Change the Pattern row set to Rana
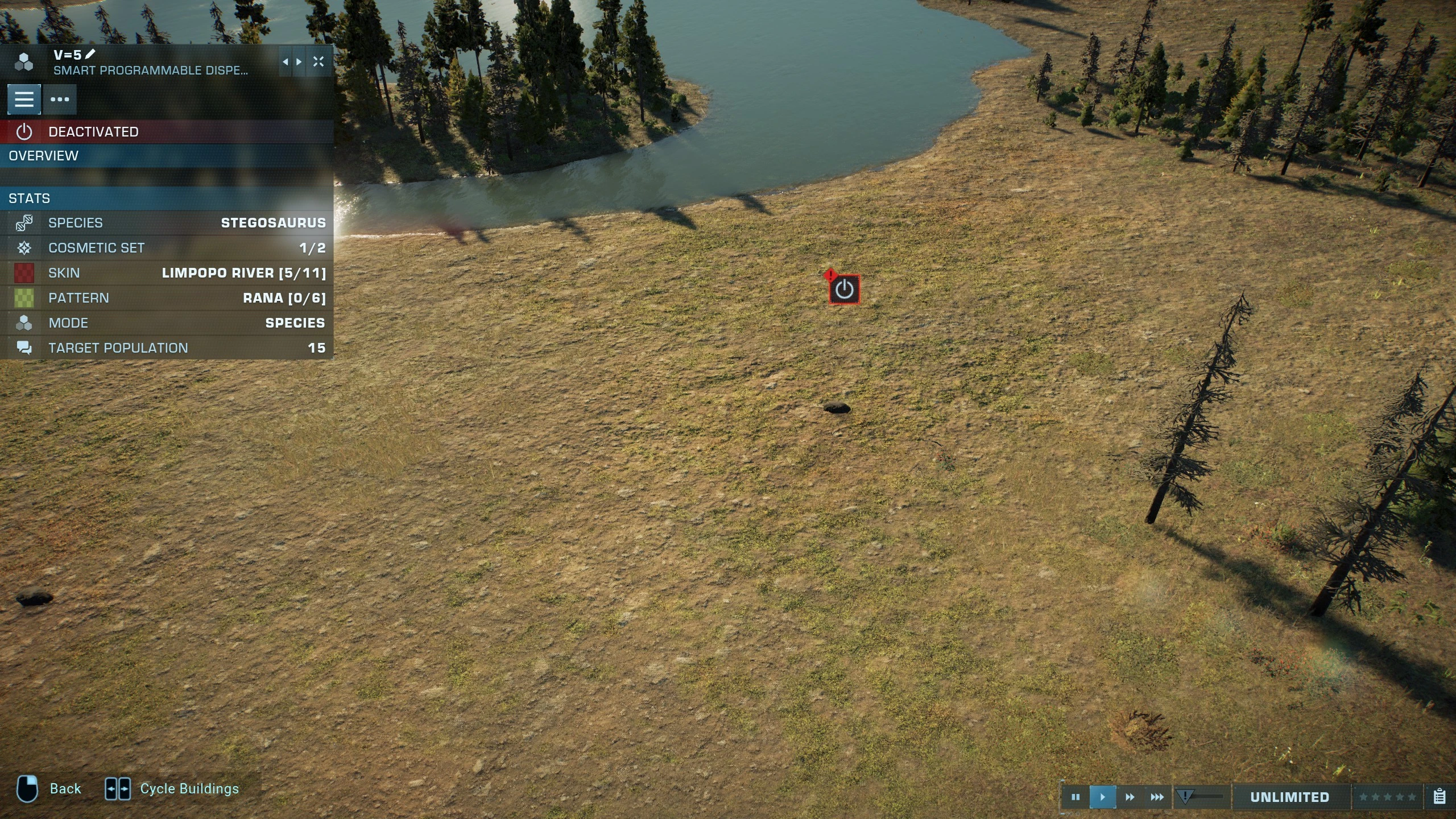1456x819 pixels. (166, 298)
